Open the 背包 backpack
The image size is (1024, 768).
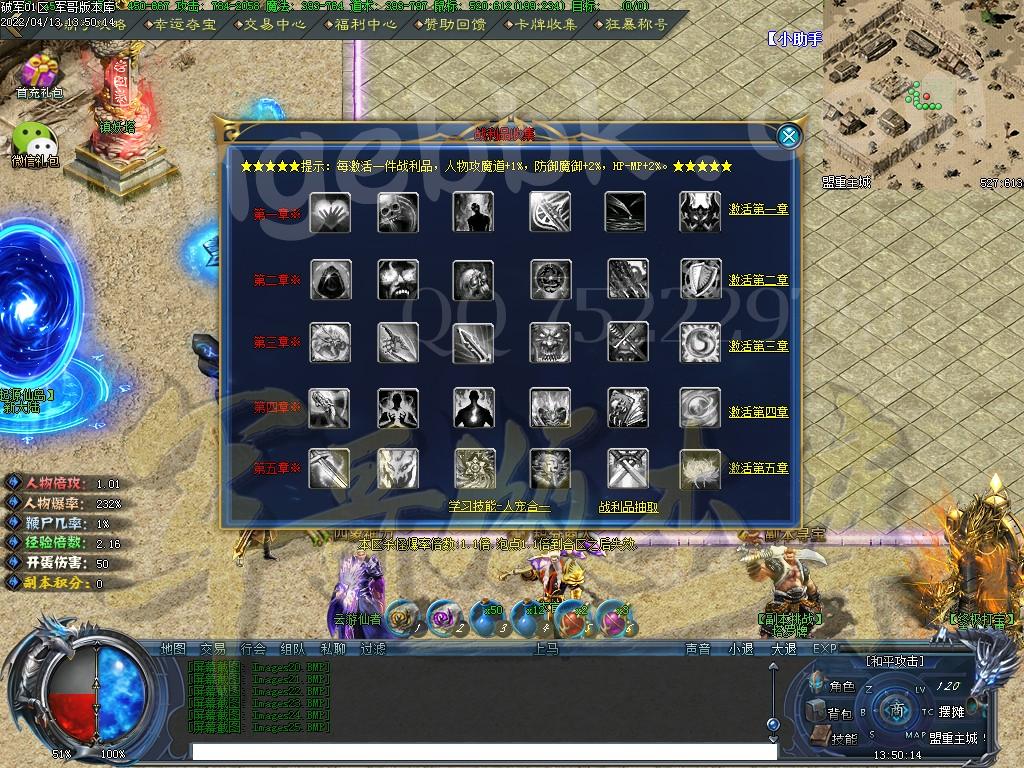tap(830, 713)
